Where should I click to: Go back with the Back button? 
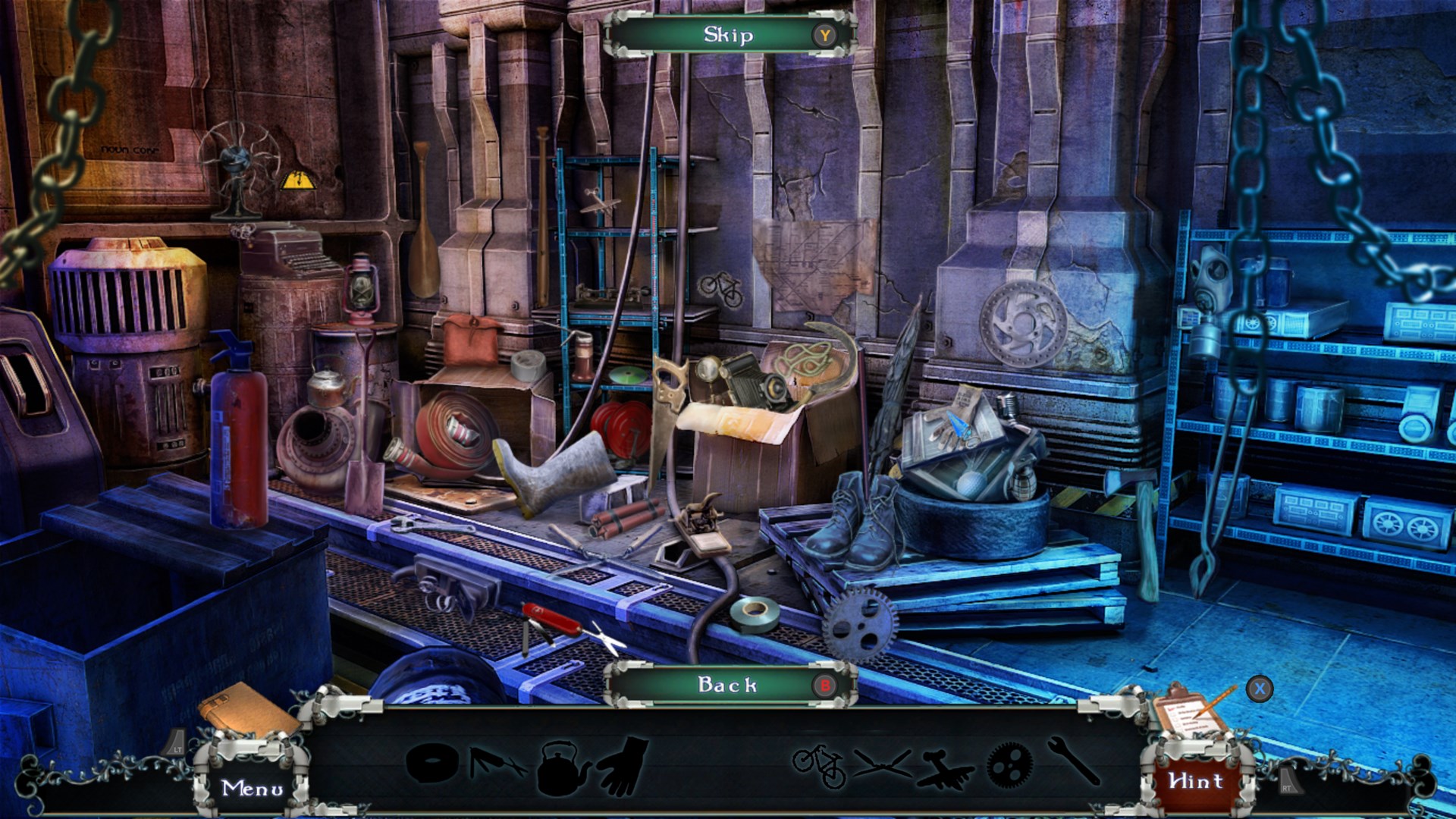729,685
